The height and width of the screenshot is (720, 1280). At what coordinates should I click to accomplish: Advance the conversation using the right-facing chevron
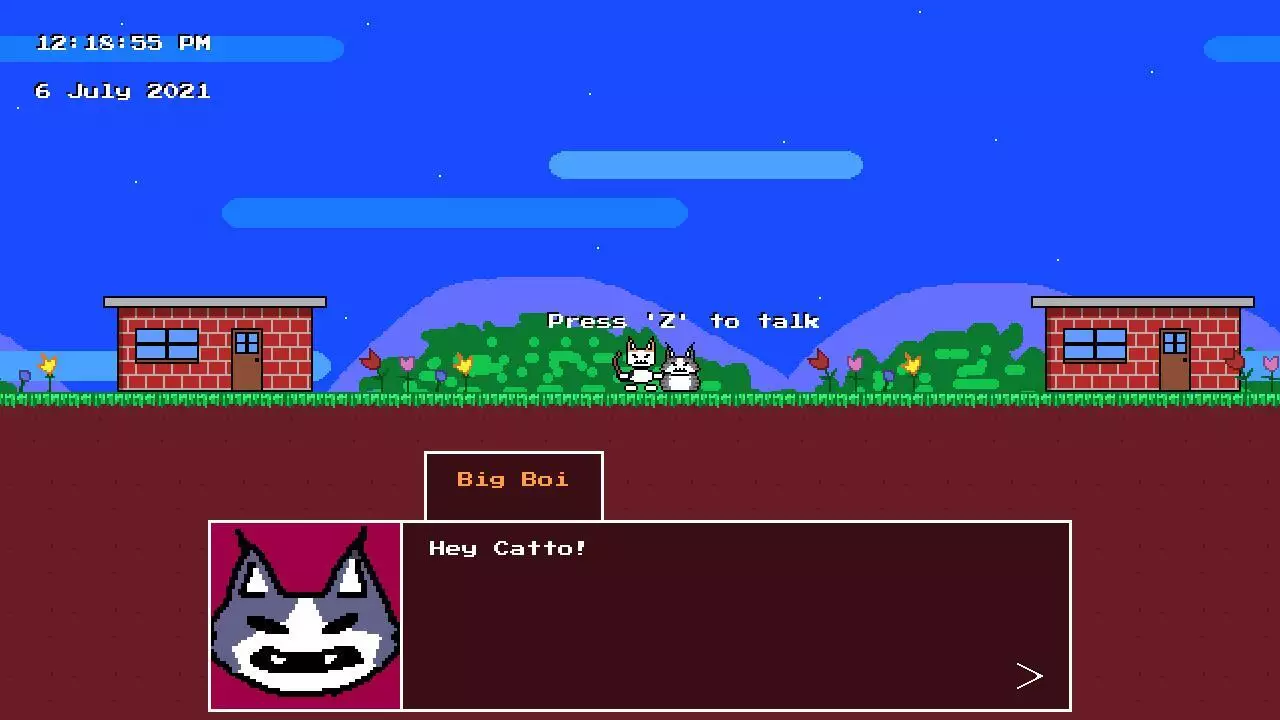1031,675
